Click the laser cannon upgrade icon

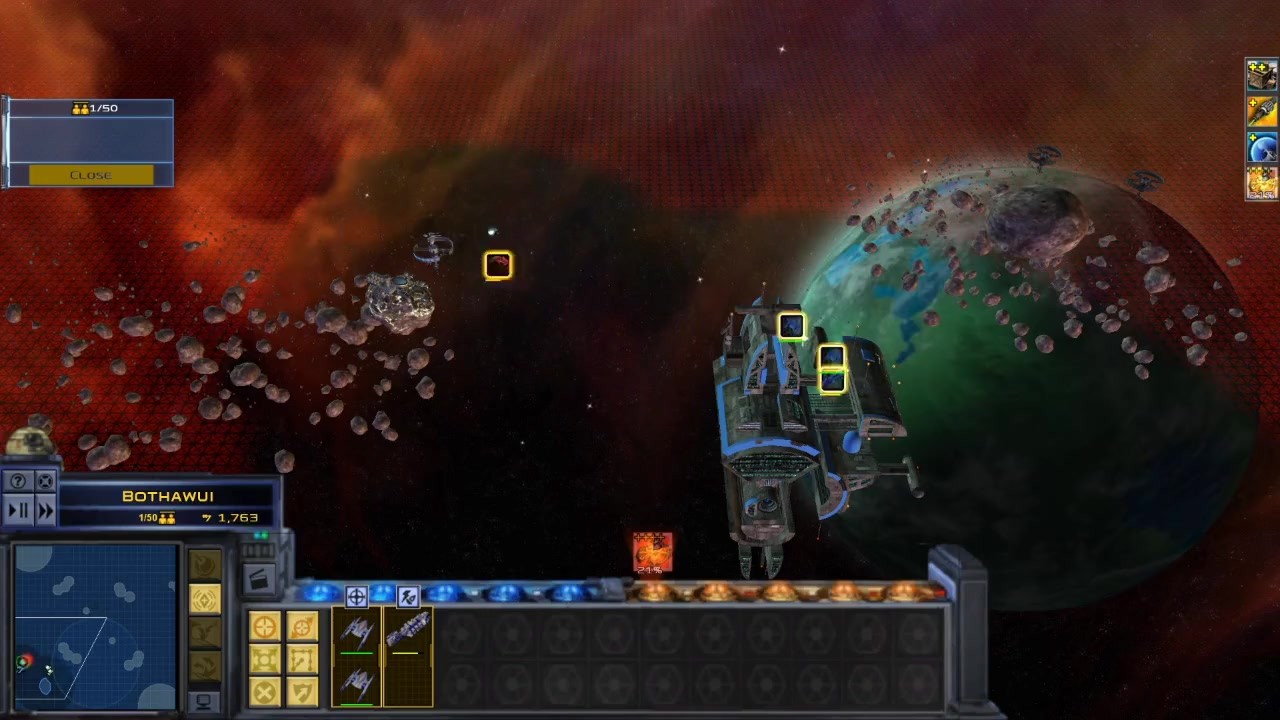click(x=1262, y=112)
